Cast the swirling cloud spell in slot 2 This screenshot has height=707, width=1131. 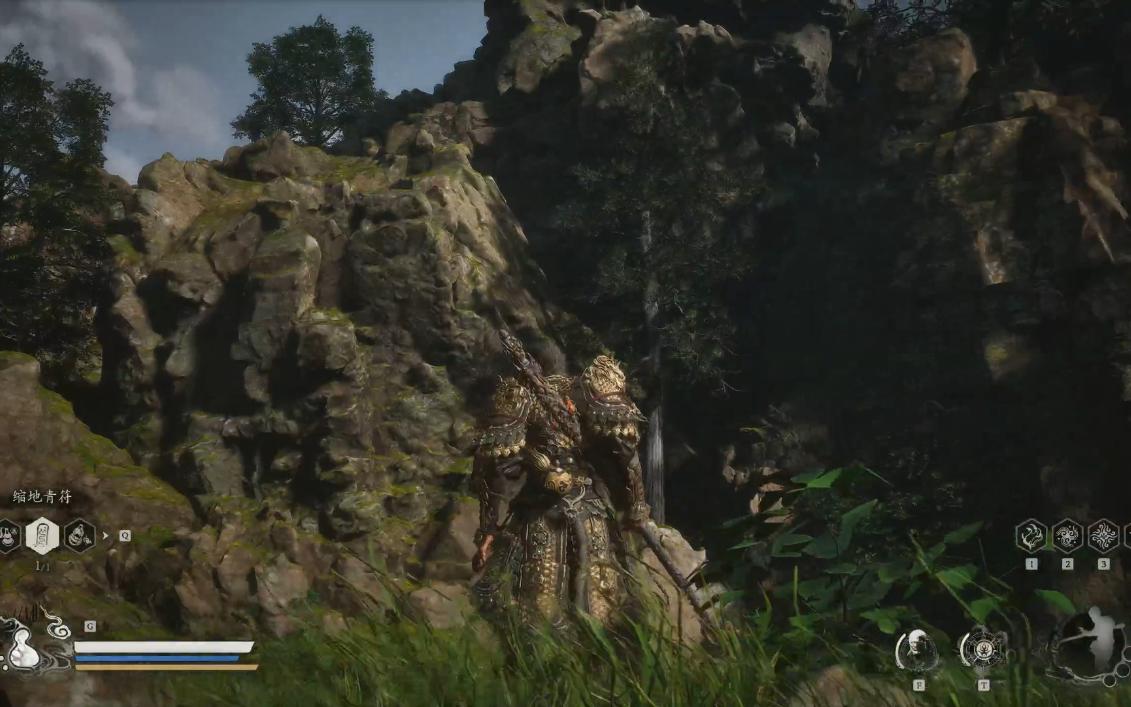pyautogui.click(x=1067, y=536)
